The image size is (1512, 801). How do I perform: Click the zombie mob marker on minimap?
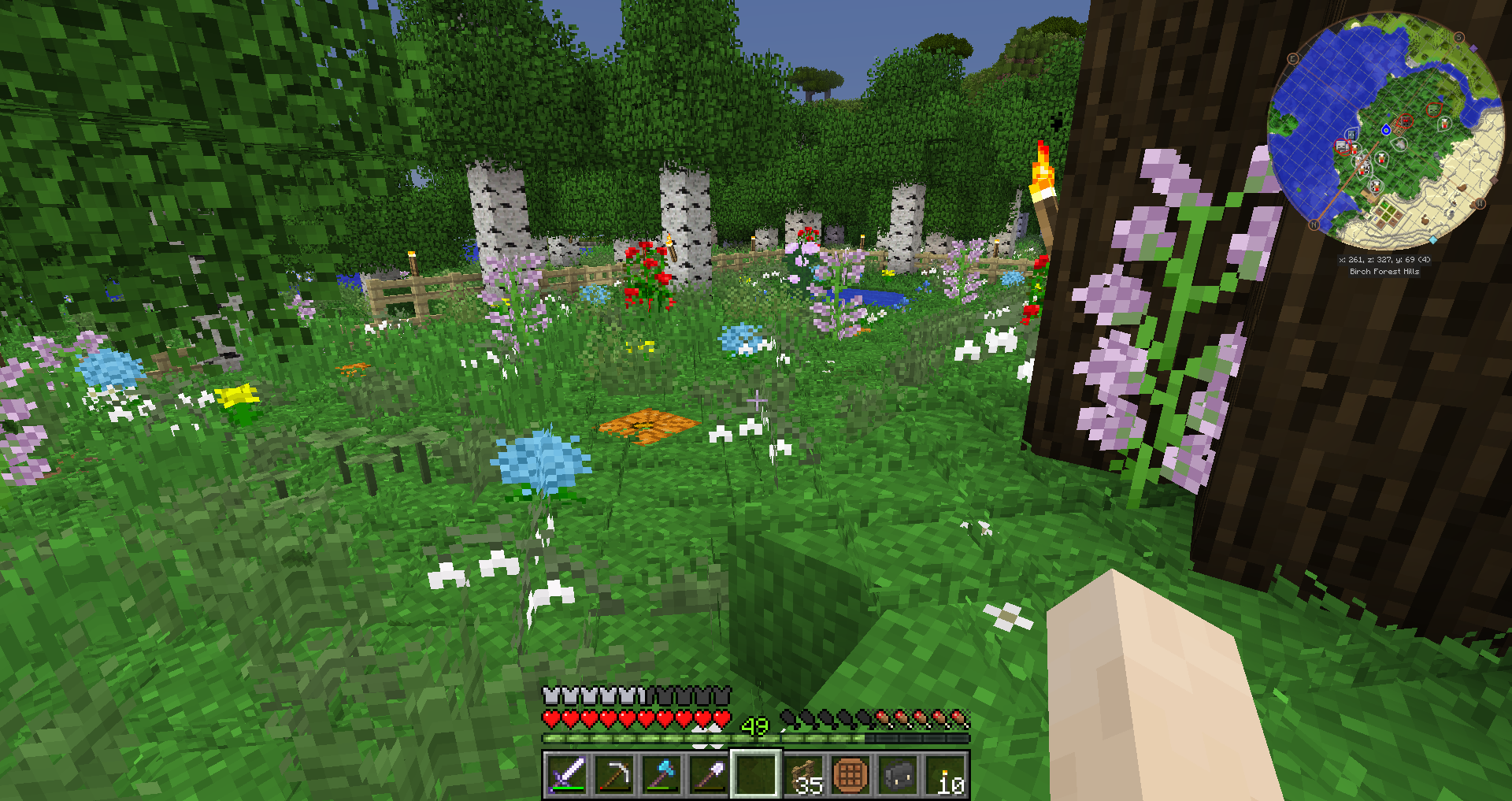pos(1435,109)
